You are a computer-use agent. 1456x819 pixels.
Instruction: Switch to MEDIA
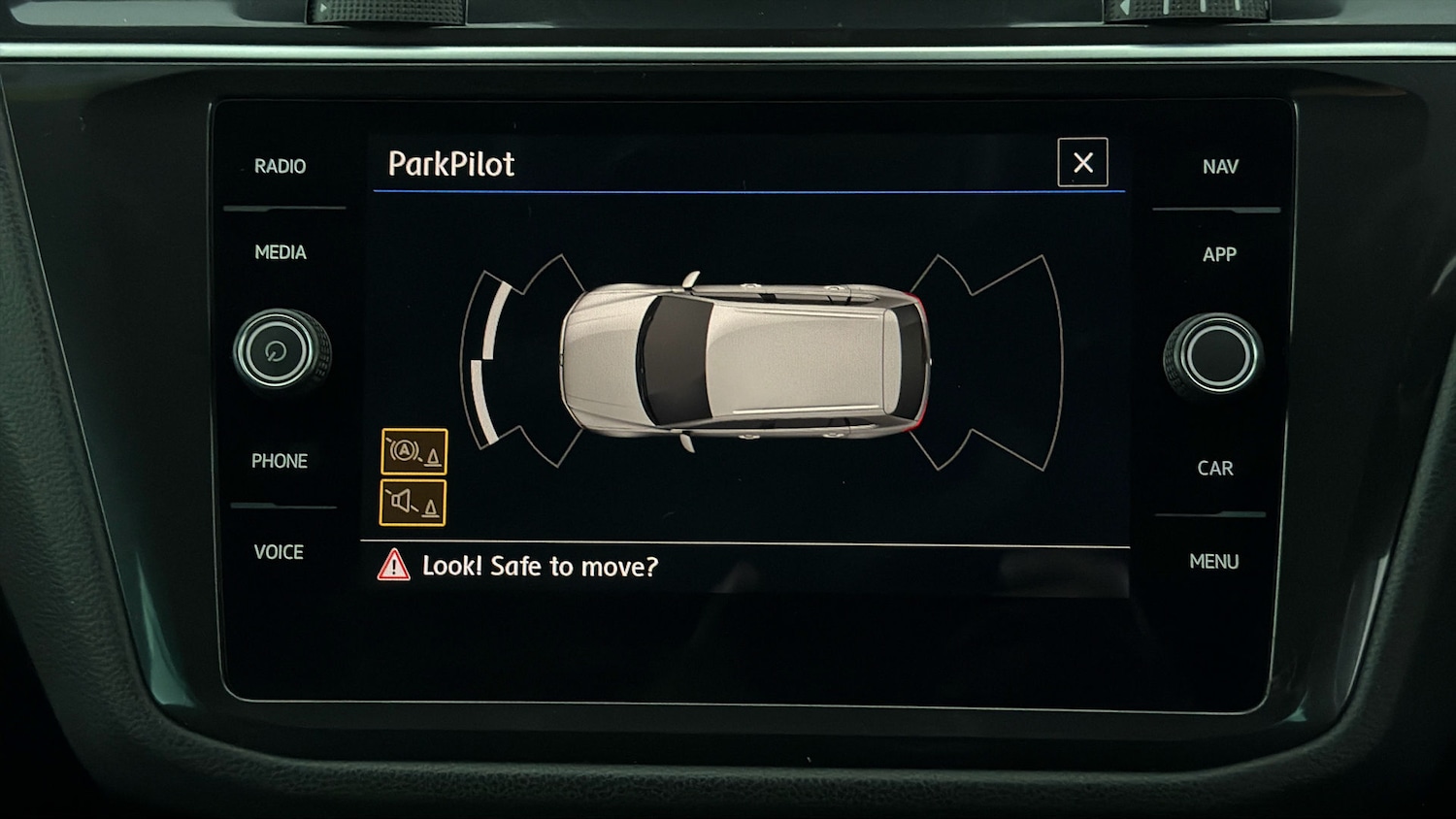click(280, 253)
